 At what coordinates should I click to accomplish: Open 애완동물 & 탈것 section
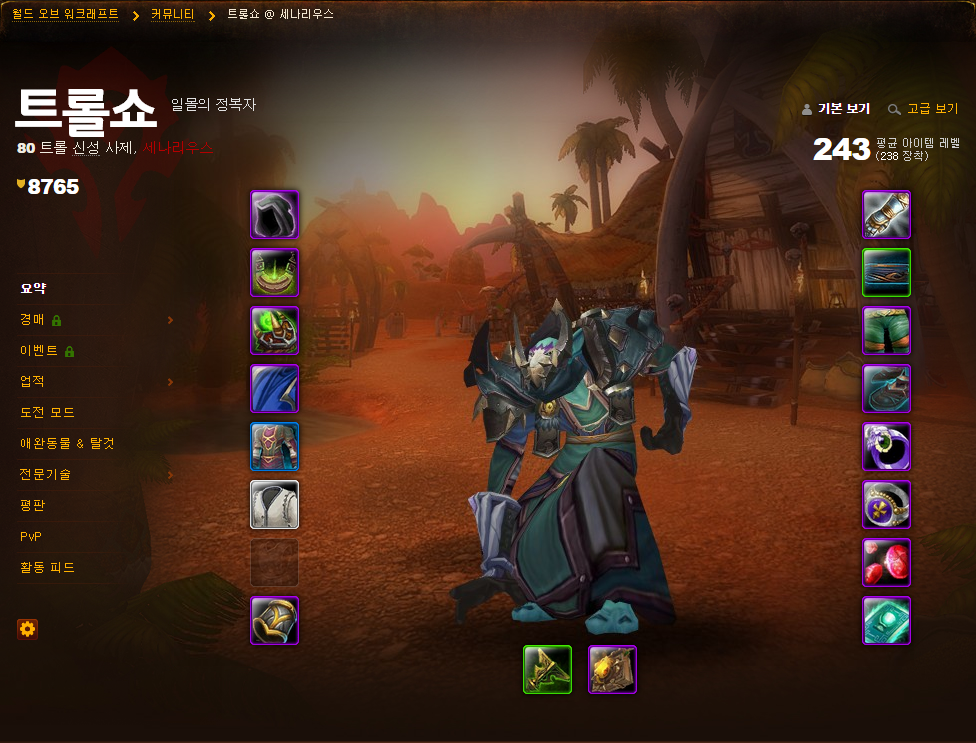pos(67,443)
